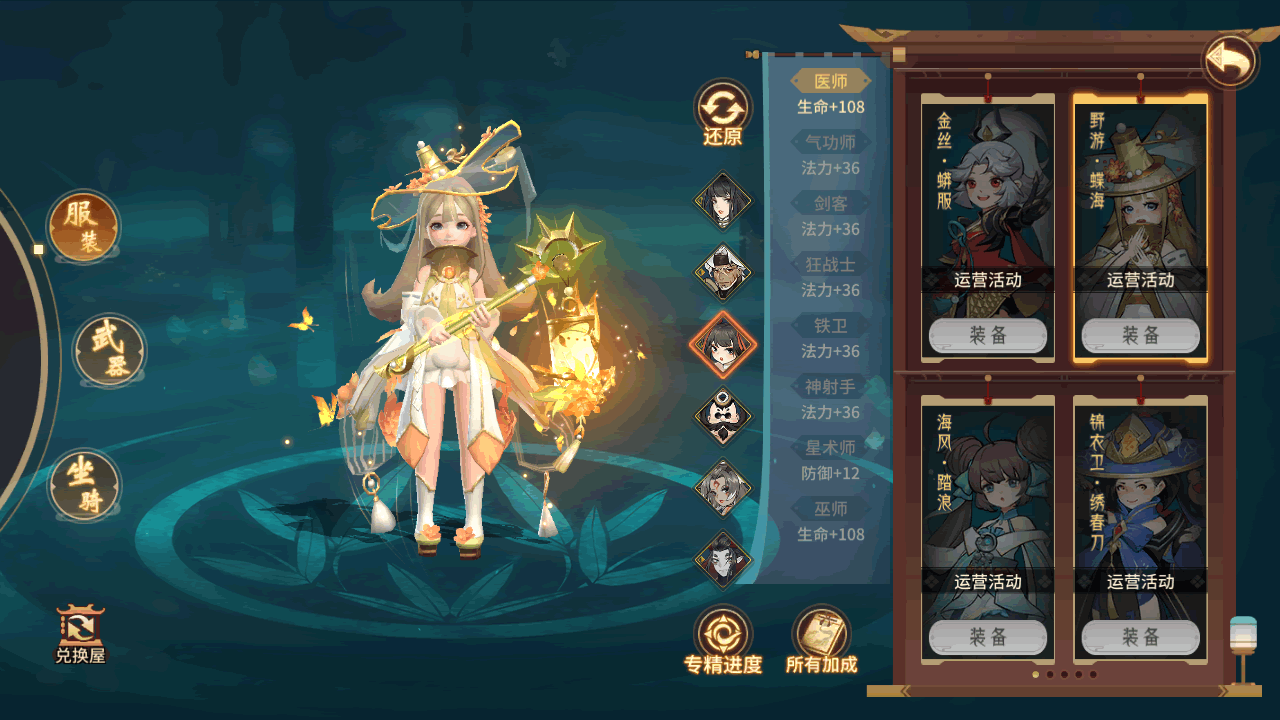Show 所有加成 all bonuses
This screenshot has height=720, width=1280.
click(x=821, y=640)
